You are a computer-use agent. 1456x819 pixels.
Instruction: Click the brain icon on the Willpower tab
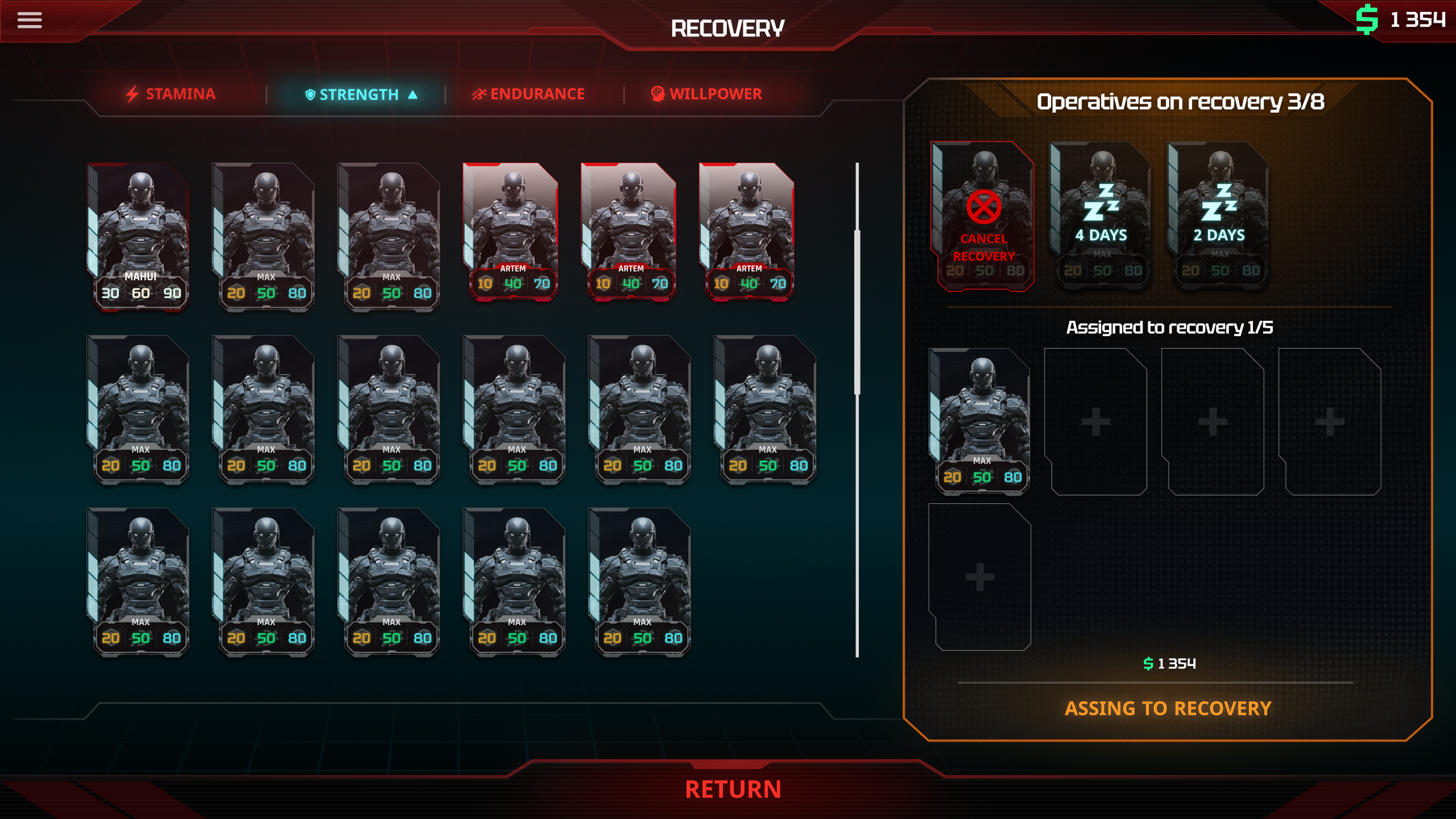click(658, 93)
